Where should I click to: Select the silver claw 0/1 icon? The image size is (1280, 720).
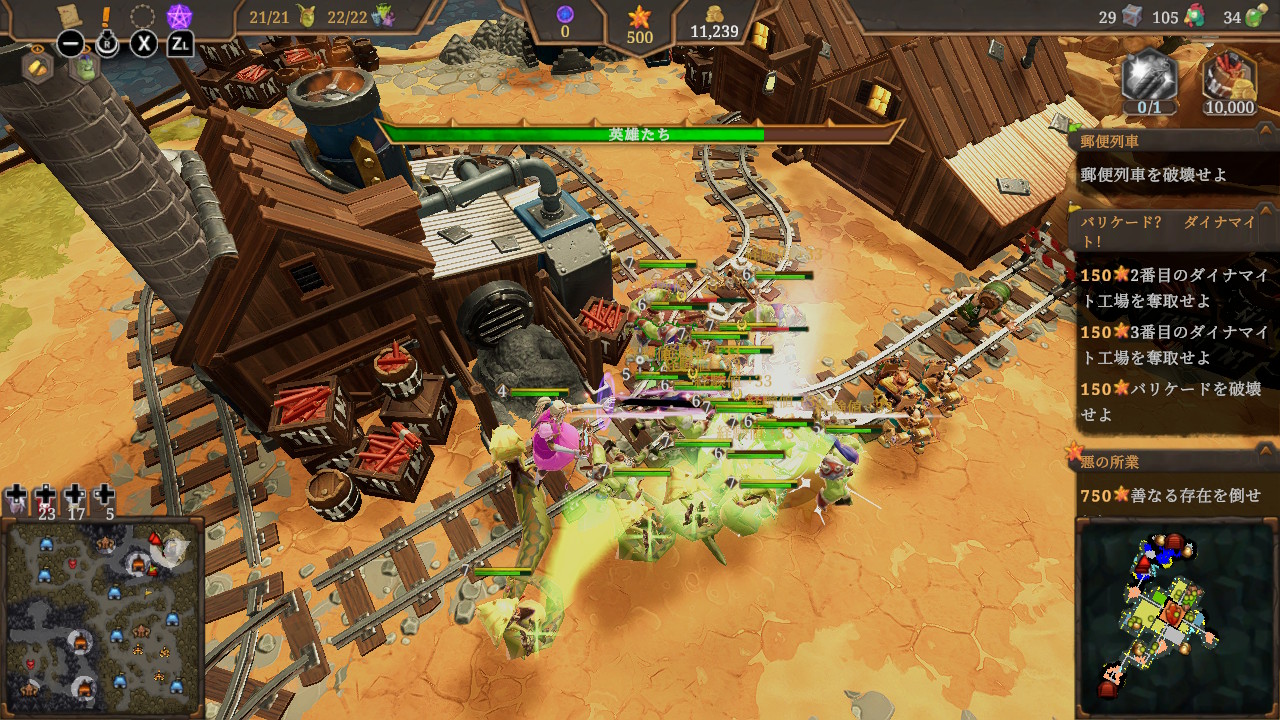pyautogui.click(x=1149, y=80)
